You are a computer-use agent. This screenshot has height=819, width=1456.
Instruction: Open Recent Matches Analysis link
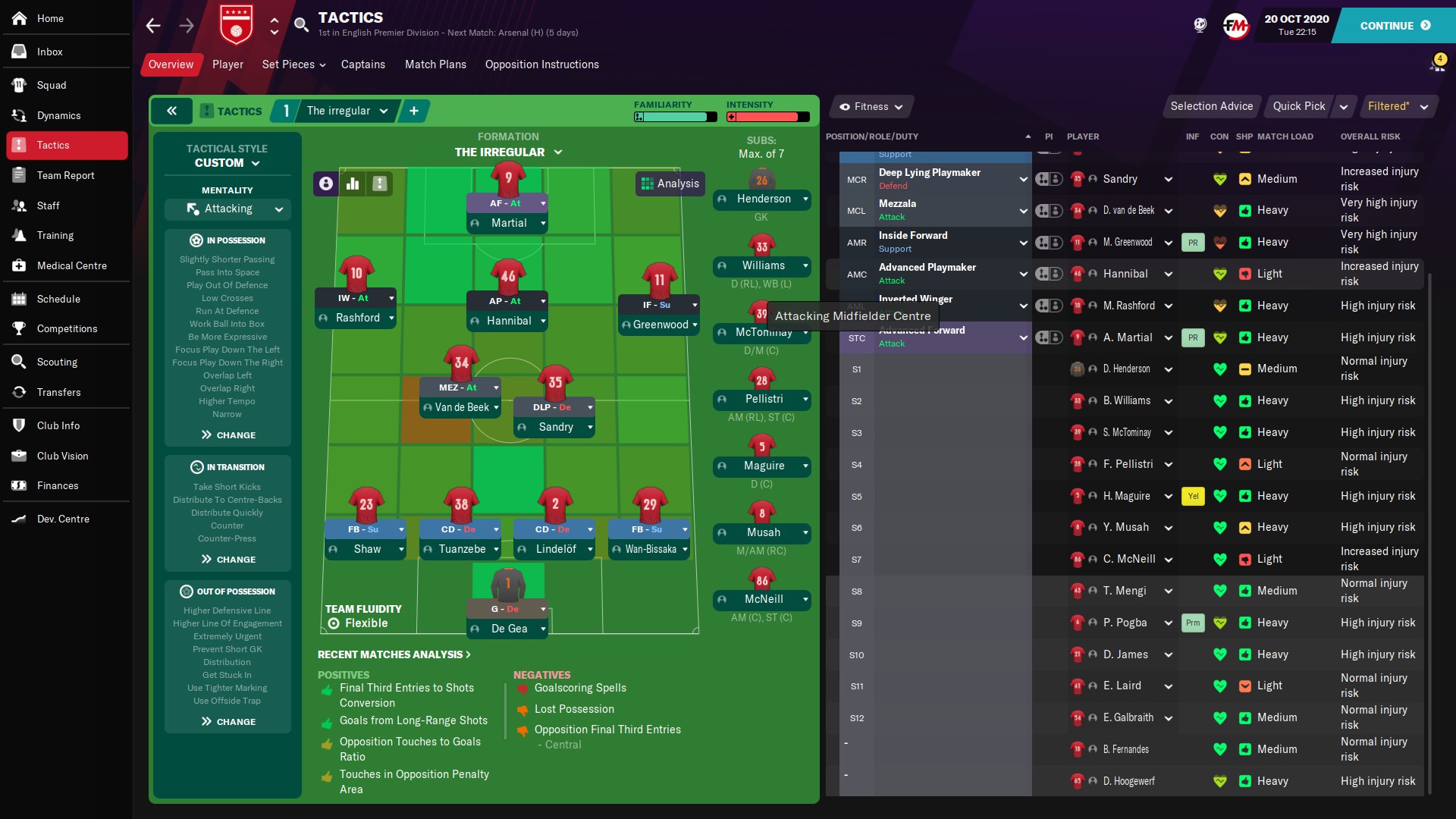[394, 654]
